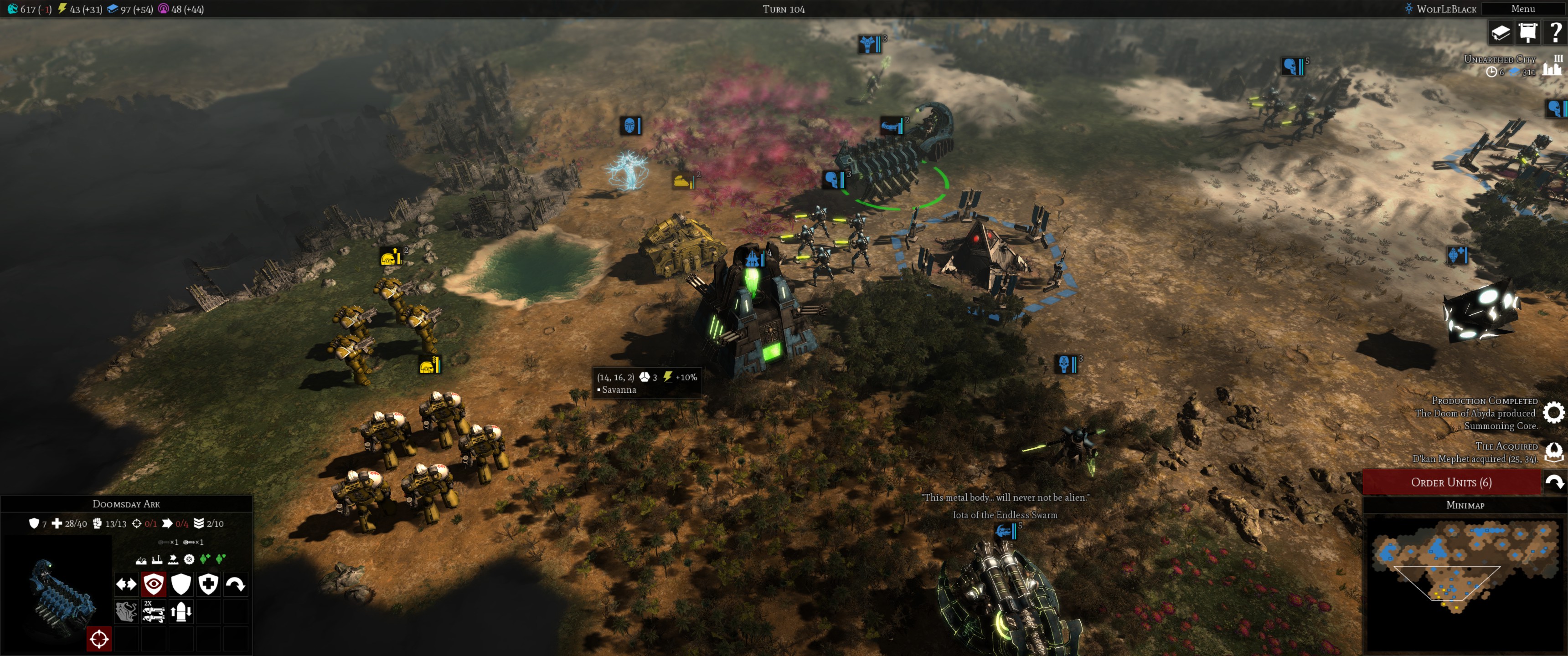This screenshot has width=1568, height=656.
Task: Toggle the red eye shield overwatch action
Action: tap(154, 584)
